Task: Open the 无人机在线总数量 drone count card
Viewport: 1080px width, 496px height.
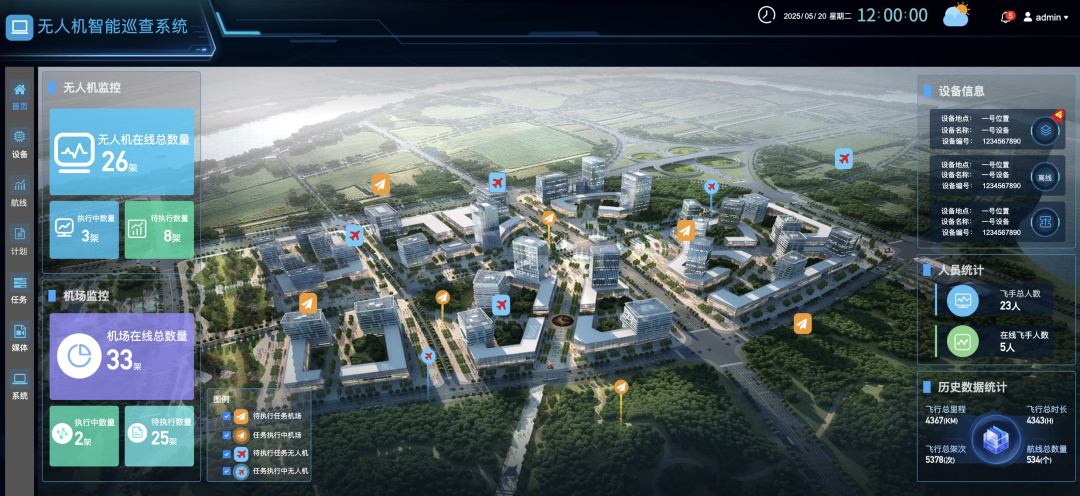Action: [122, 152]
